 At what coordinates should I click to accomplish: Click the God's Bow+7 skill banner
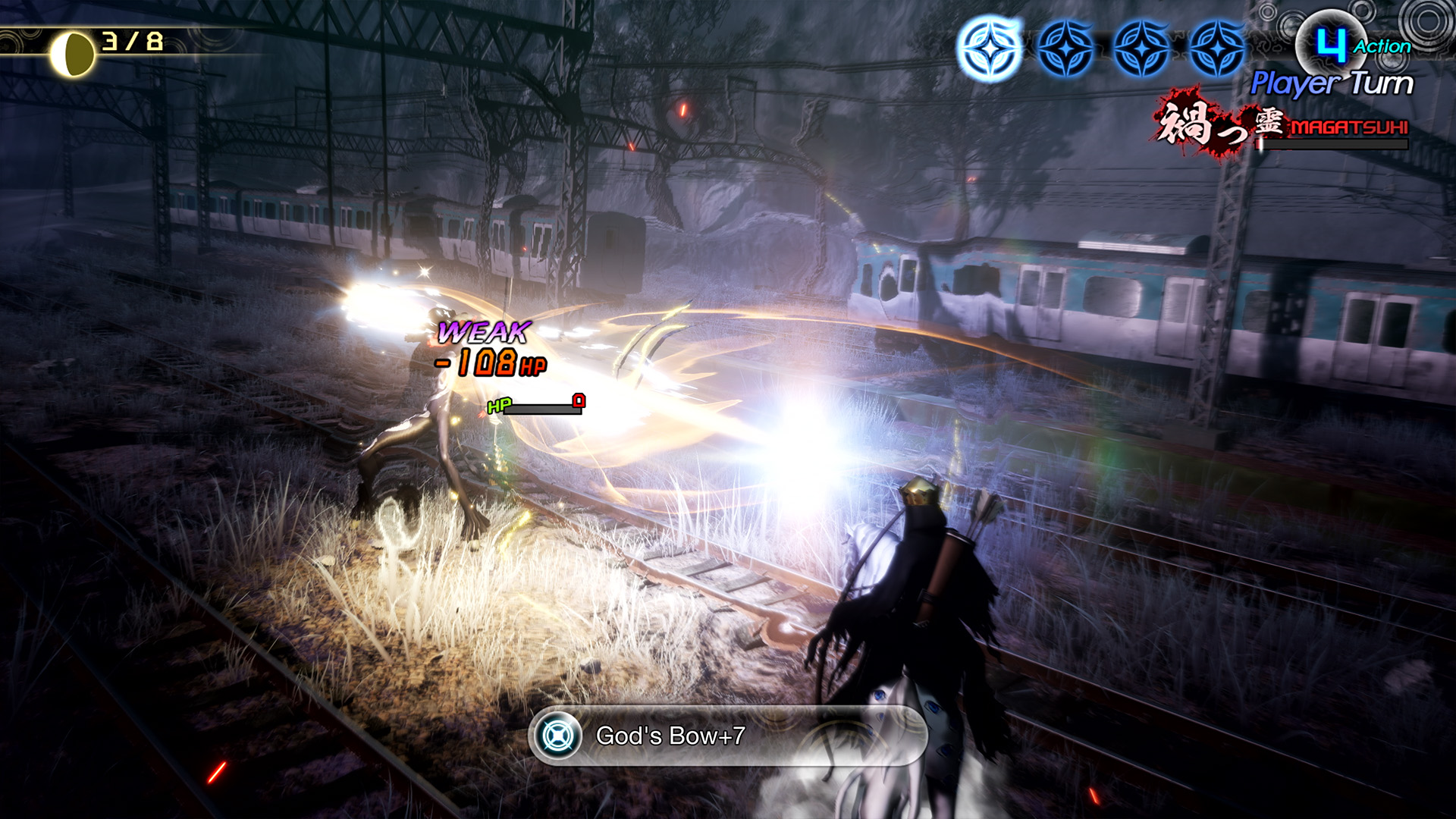tap(726, 736)
